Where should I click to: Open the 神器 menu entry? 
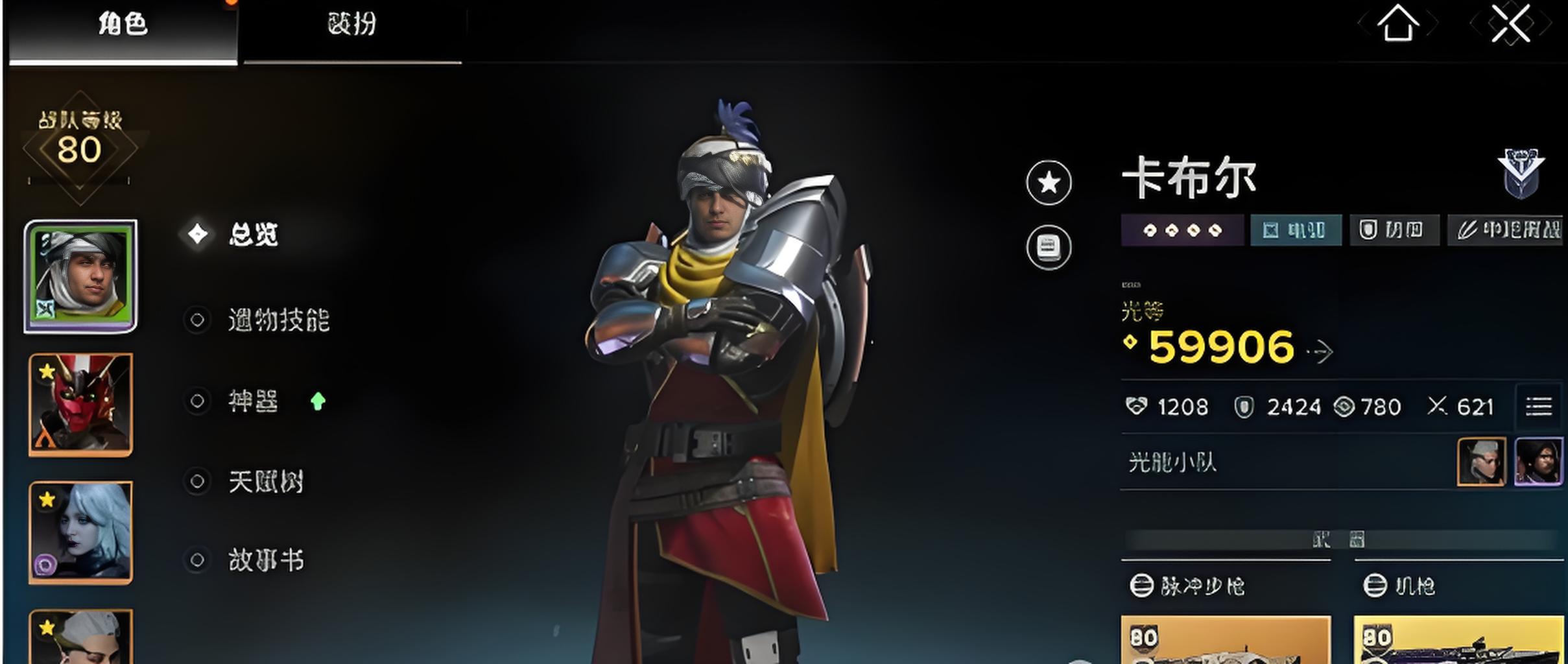coord(253,401)
